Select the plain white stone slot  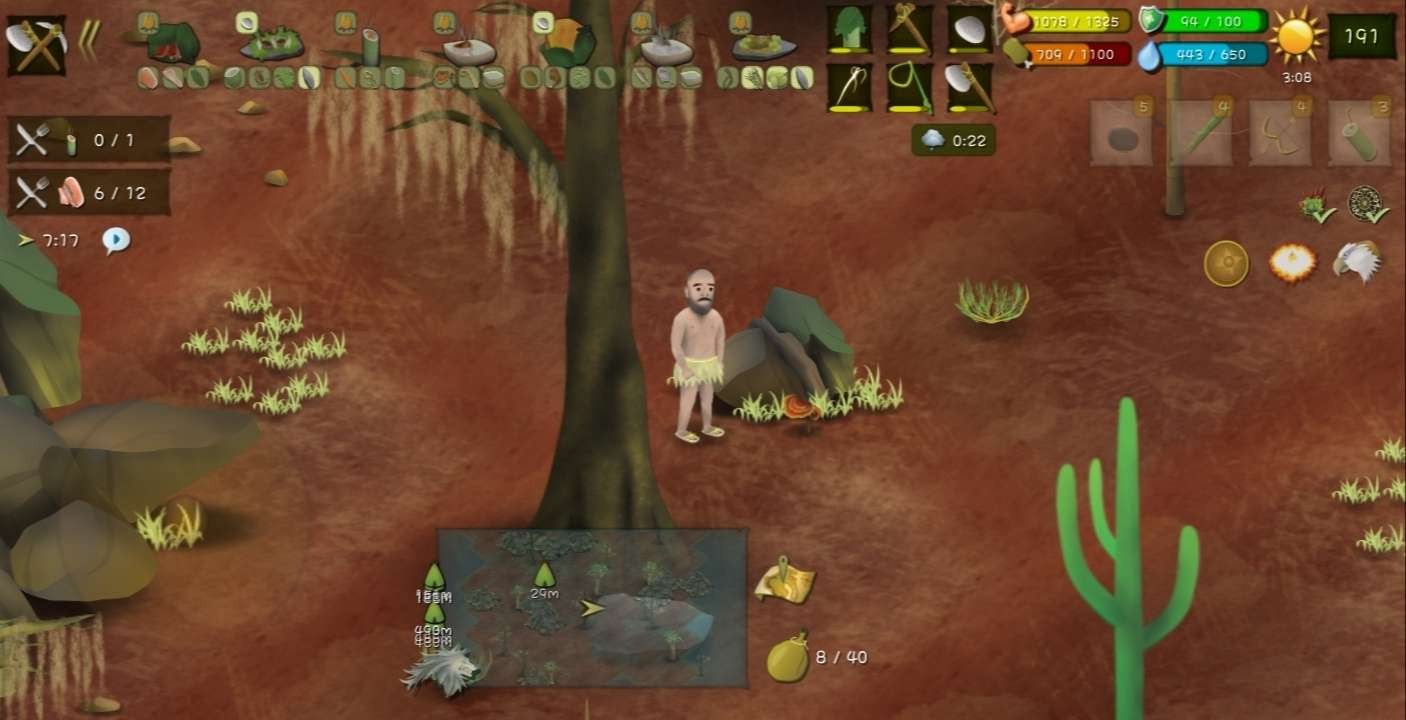pyautogui.click(x=969, y=29)
